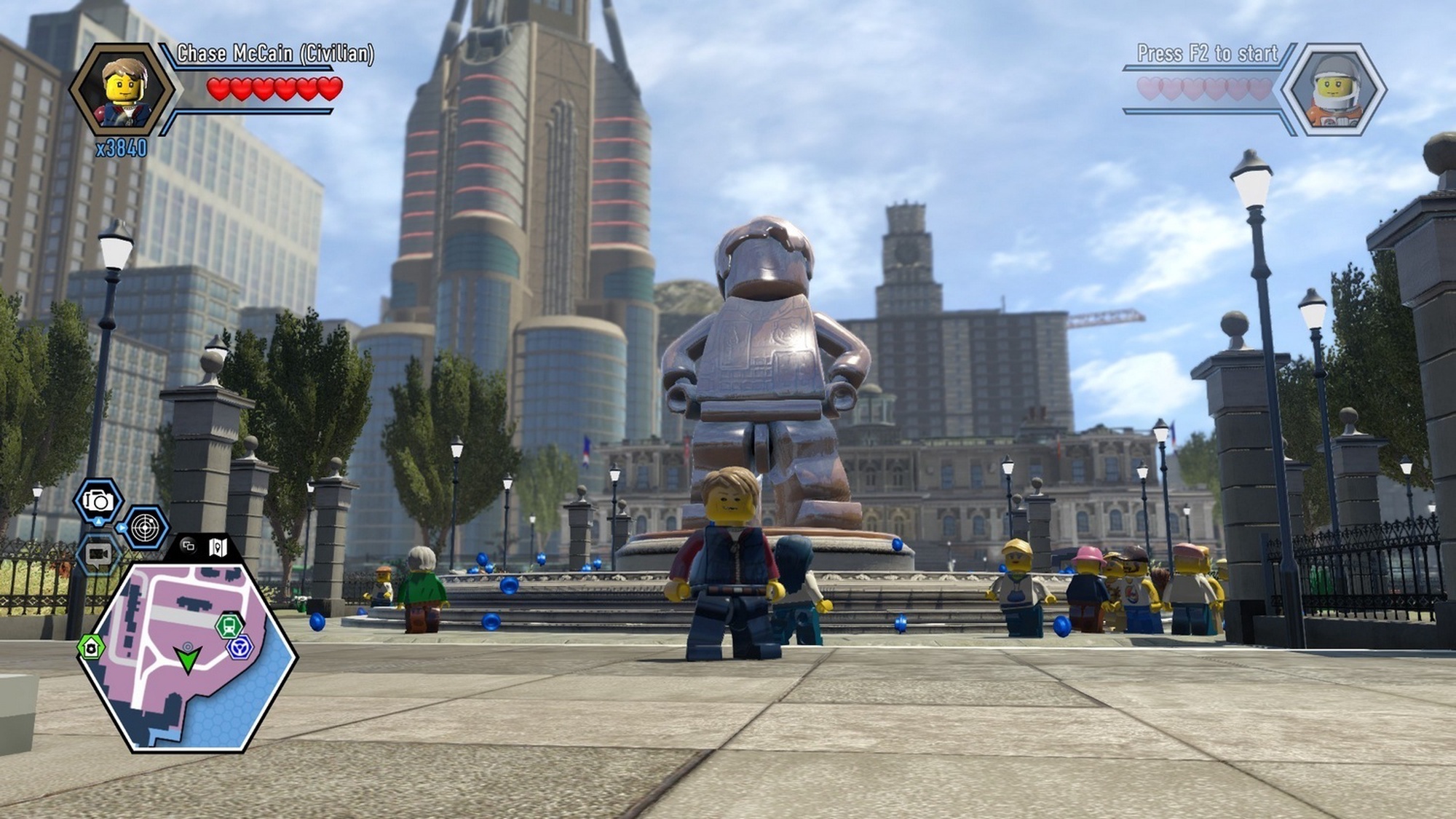Select the police station marker on minimap

[x=91, y=647]
